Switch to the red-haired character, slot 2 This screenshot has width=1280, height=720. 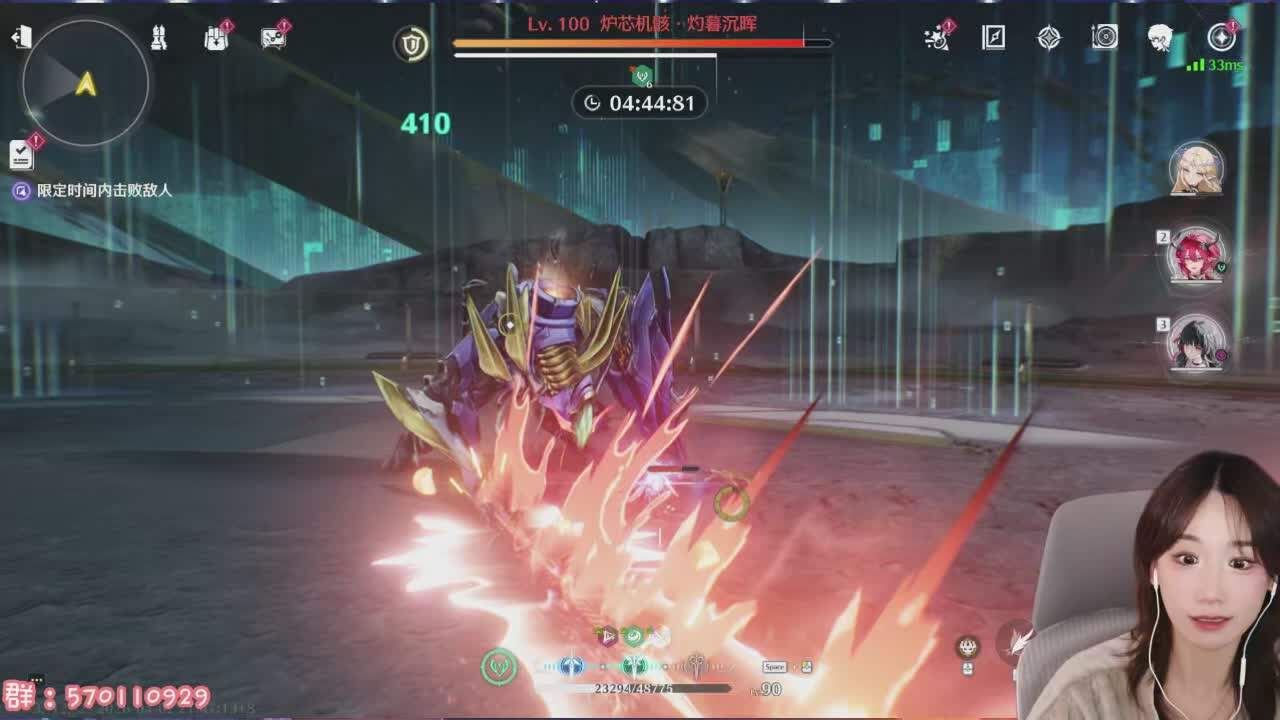pos(1196,256)
